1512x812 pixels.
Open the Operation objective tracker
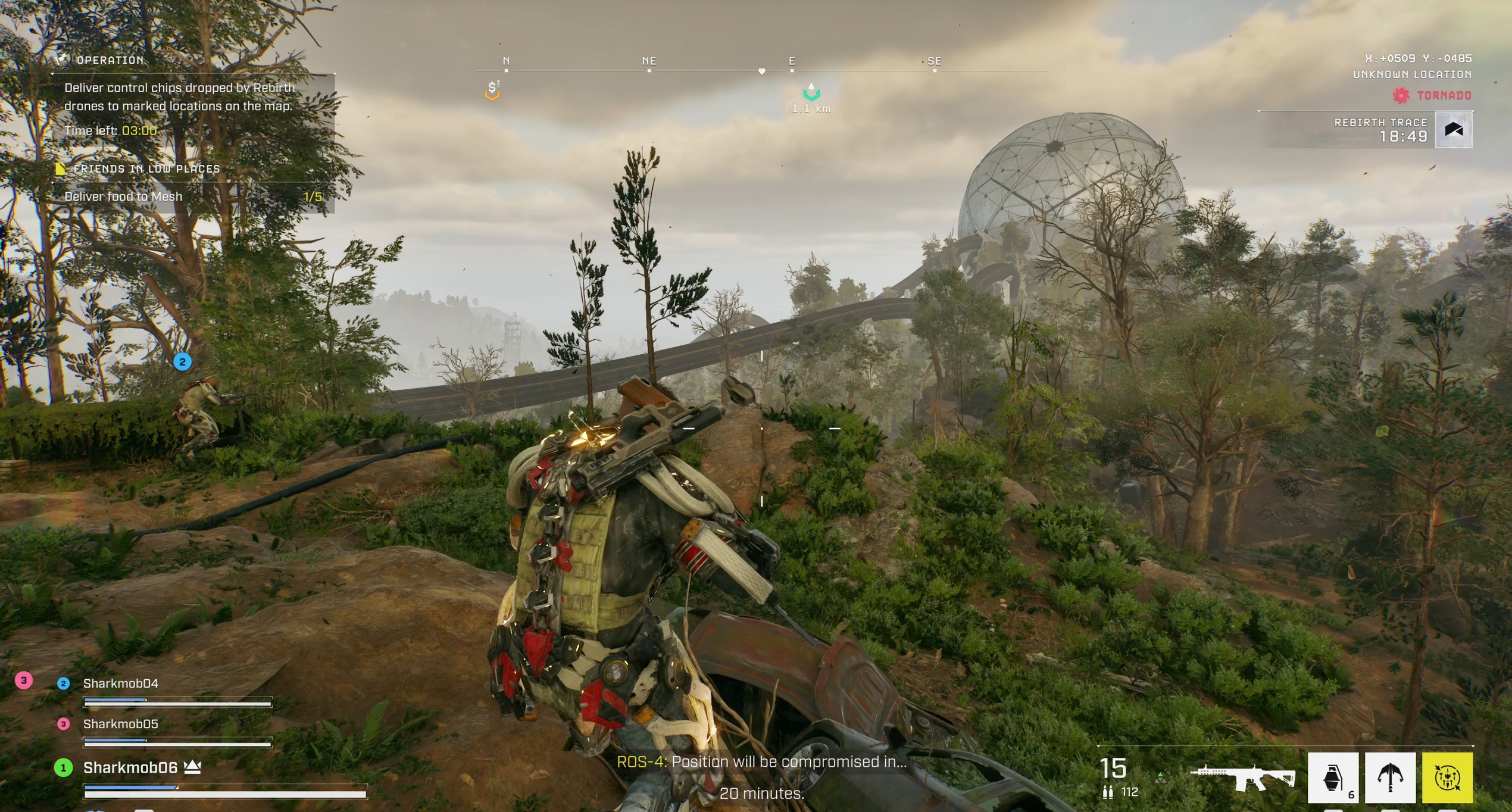pyautogui.click(x=110, y=60)
